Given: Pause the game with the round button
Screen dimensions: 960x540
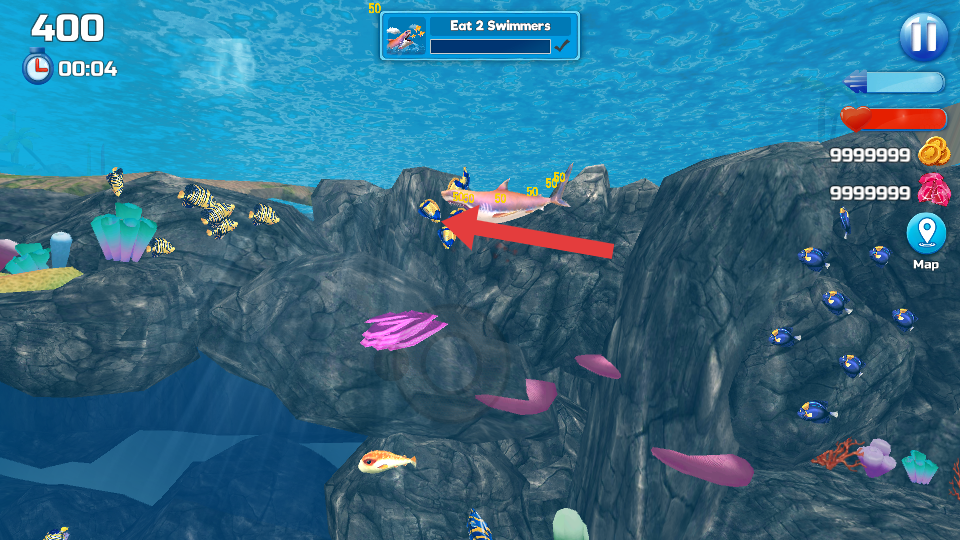Looking at the screenshot, I should [923, 37].
